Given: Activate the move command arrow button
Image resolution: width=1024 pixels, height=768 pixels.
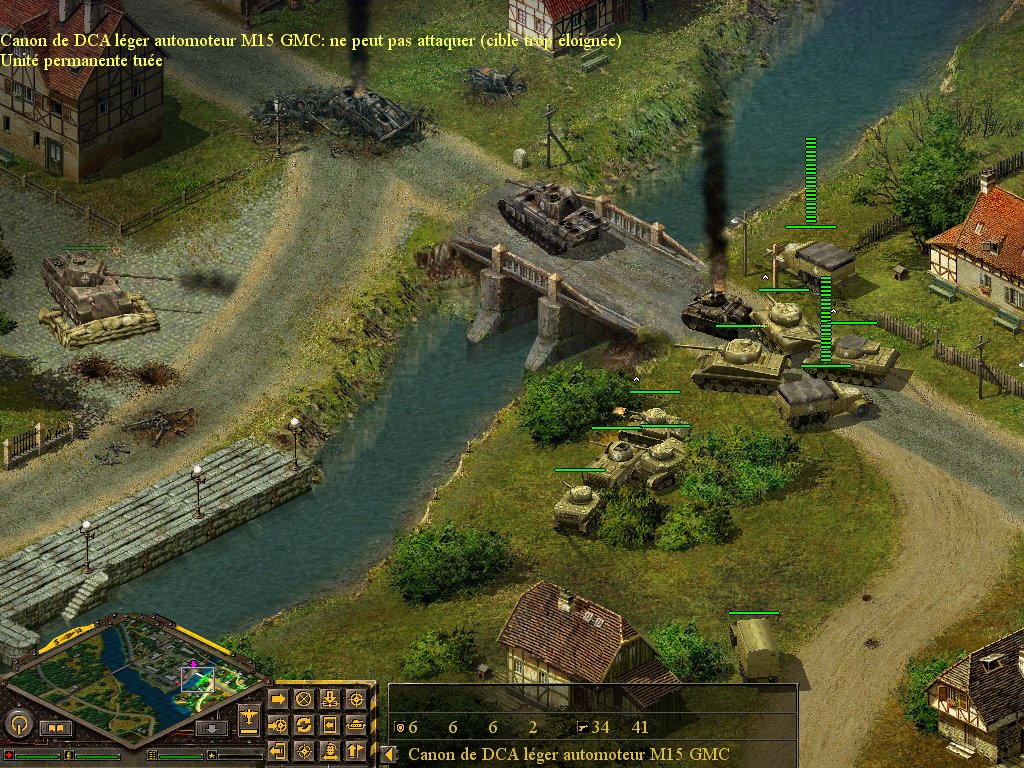Looking at the screenshot, I should 278,699.
